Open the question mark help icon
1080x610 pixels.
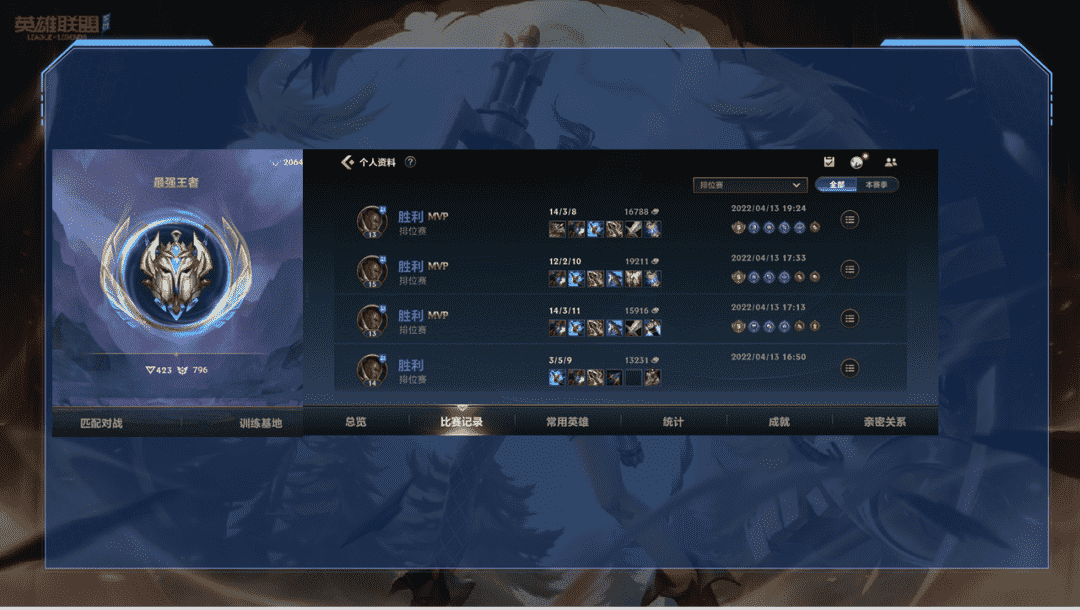pos(410,162)
